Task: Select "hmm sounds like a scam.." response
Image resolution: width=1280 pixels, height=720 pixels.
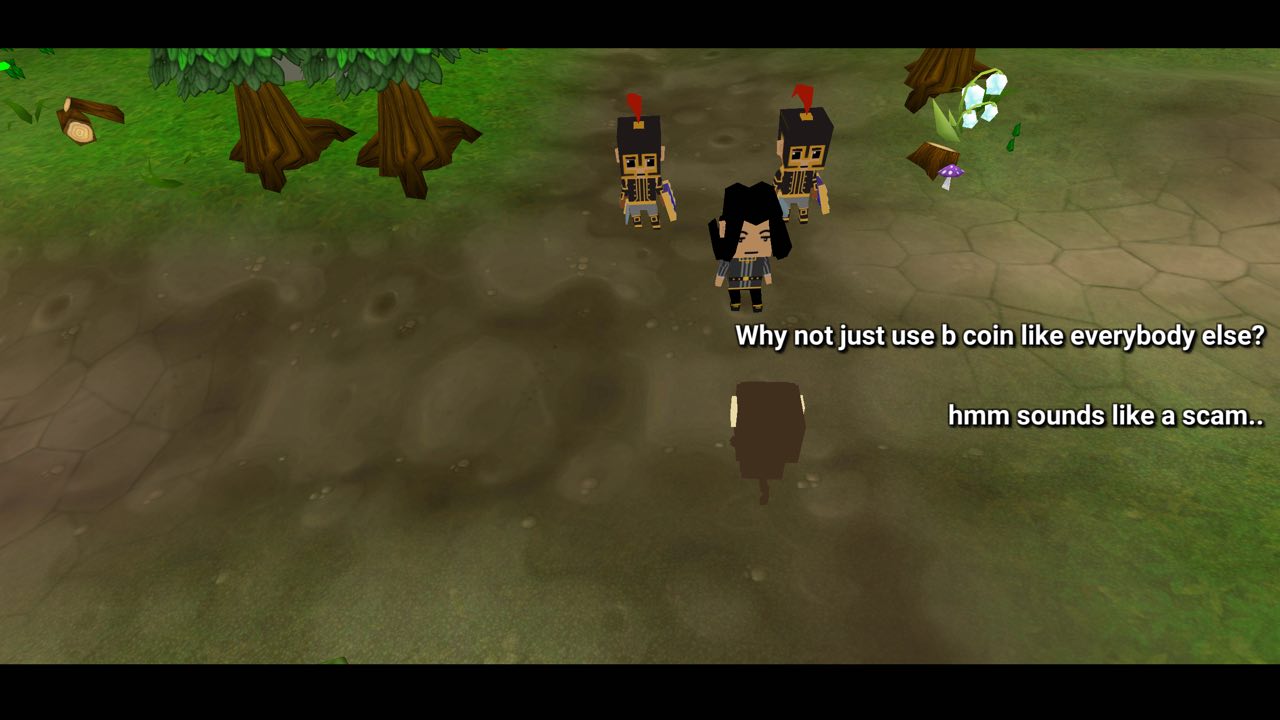Action: (x=1105, y=415)
